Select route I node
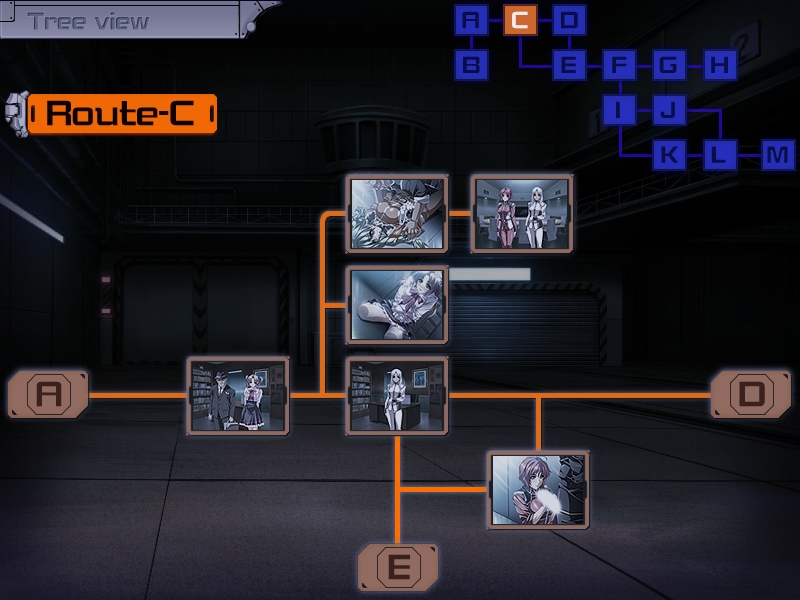Viewport: 800px width, 600px height. coord(619,110)
